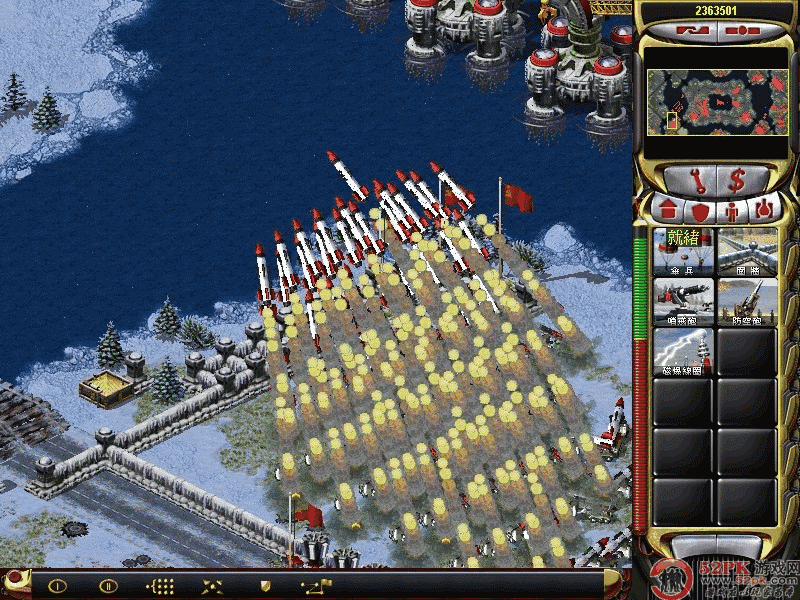800x600 pixels.
Task: Click the right button above the radar
Action: 741,30
